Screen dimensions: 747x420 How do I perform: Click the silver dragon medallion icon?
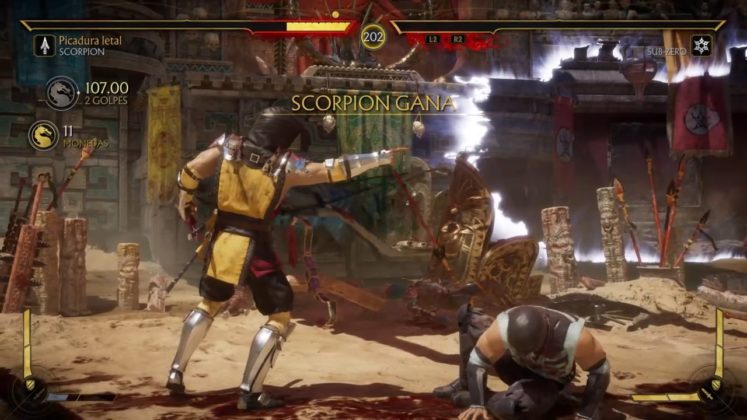61,94
